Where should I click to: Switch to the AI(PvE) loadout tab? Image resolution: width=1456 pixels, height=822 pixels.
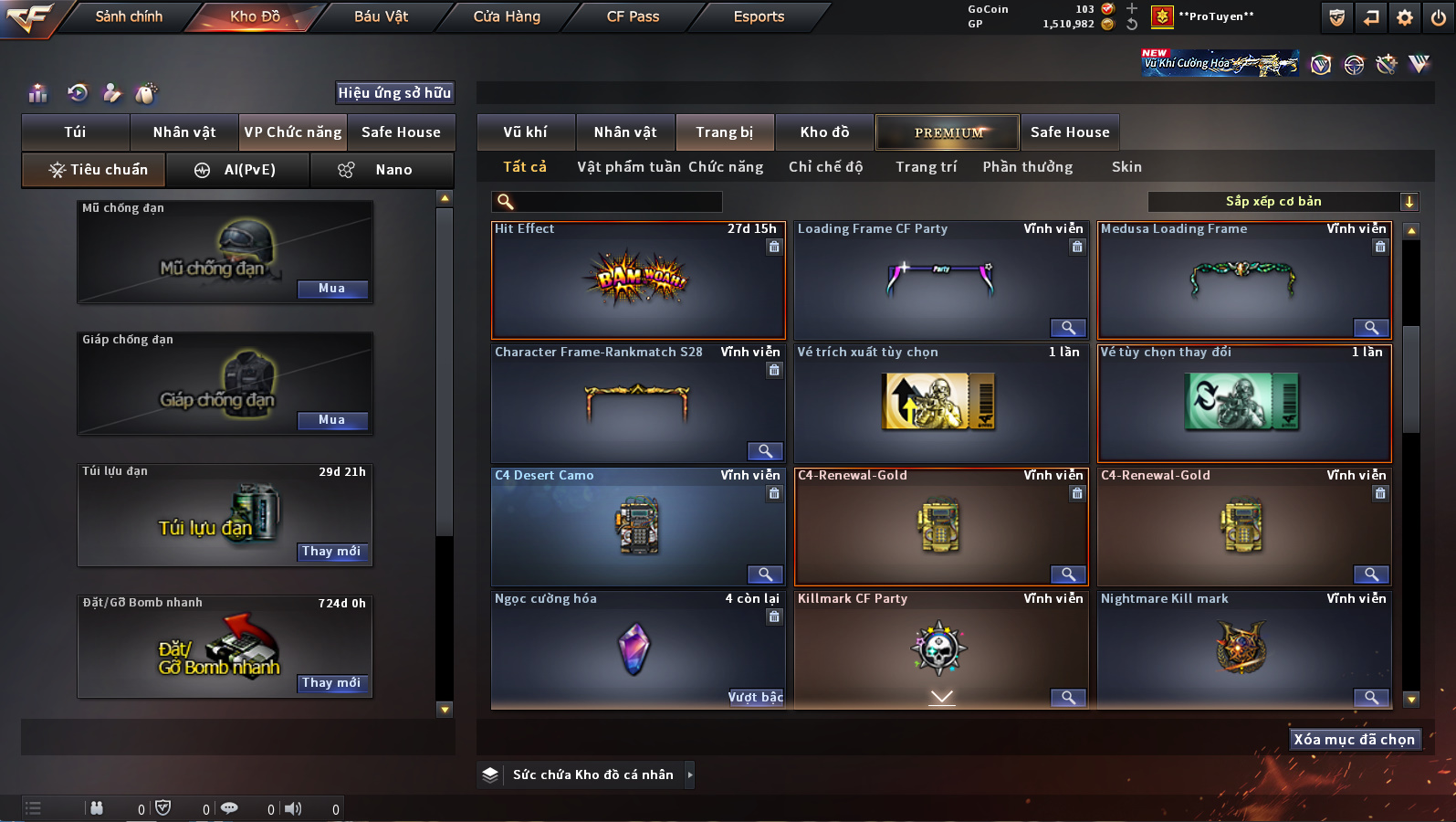(x=237, y=170)
